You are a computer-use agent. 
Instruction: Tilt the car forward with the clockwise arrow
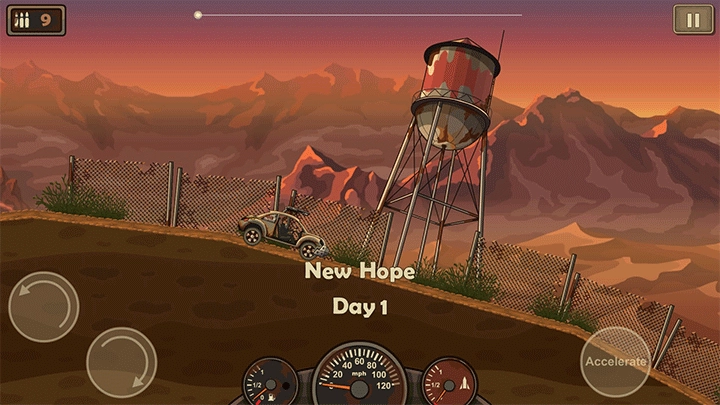121,361
